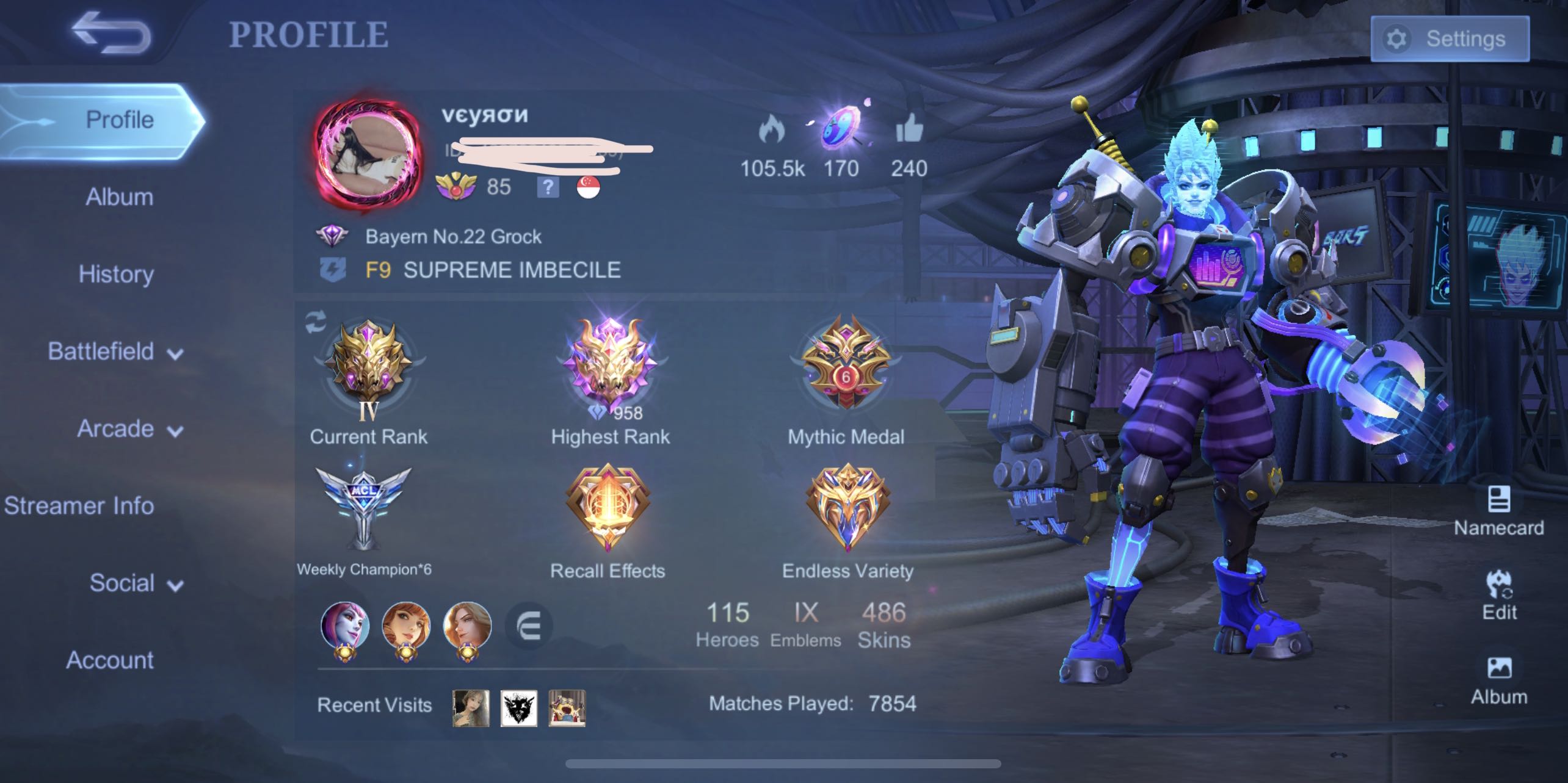Switch to the History tab

(x=115, y=274)
